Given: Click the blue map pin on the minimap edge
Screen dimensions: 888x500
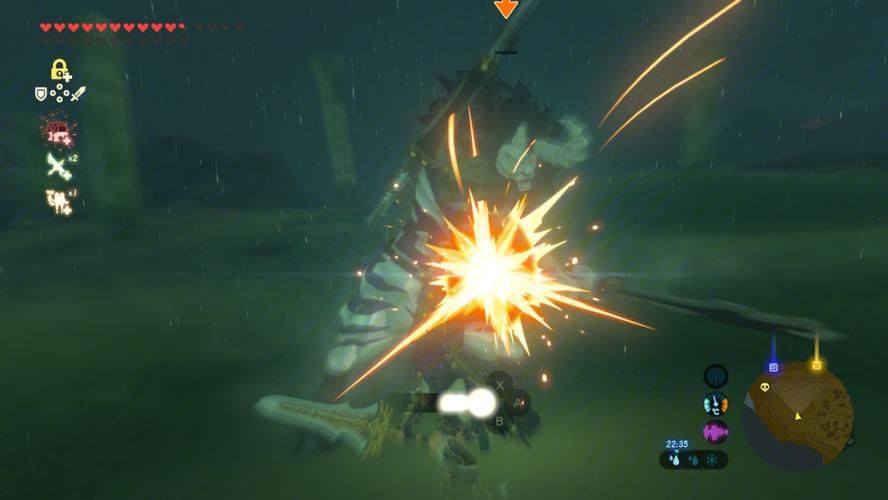Looking at the screenshot, I should [x=773, y=365].
